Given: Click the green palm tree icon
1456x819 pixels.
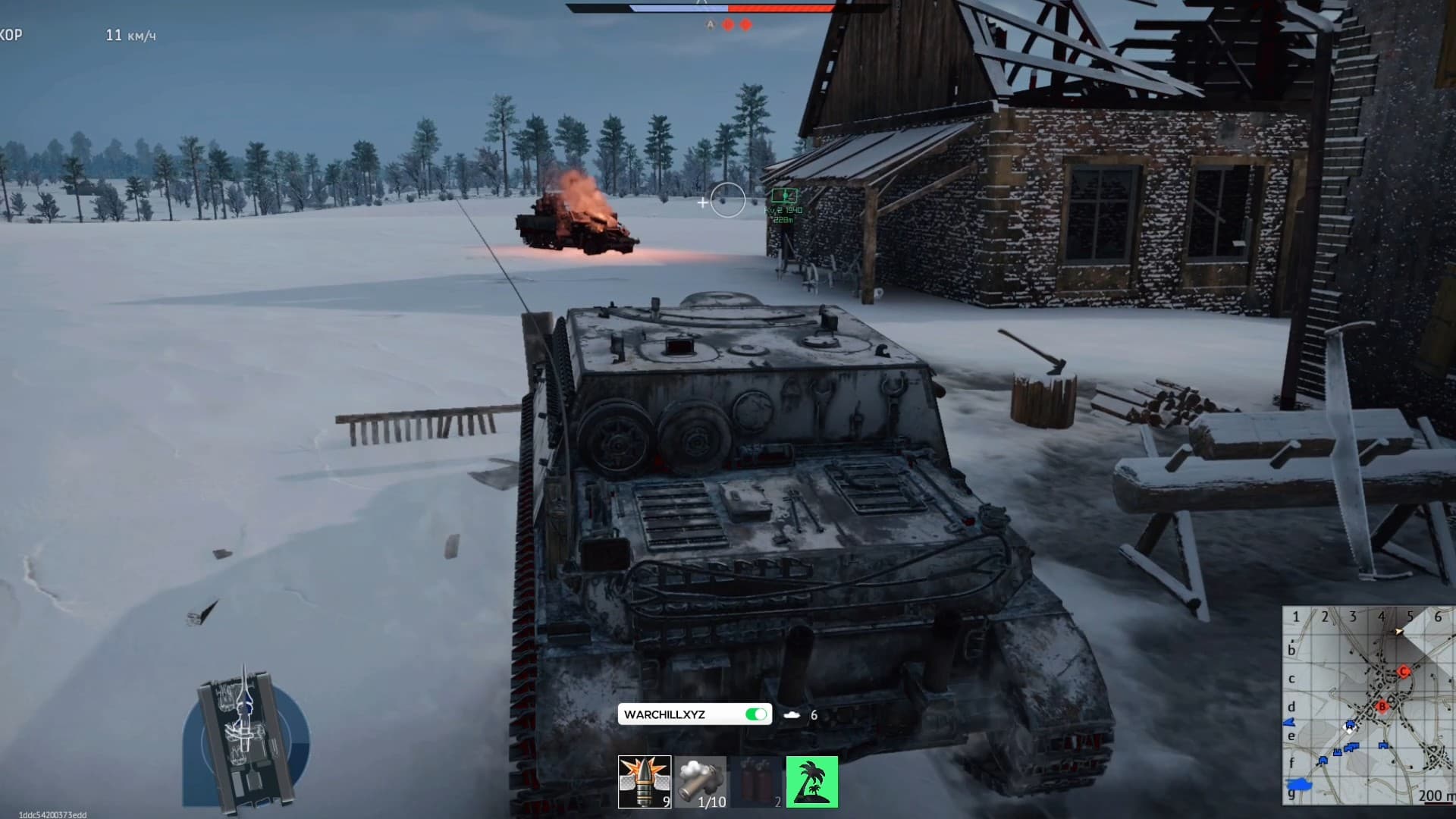Looking at the screenshot, I should 812,782.
